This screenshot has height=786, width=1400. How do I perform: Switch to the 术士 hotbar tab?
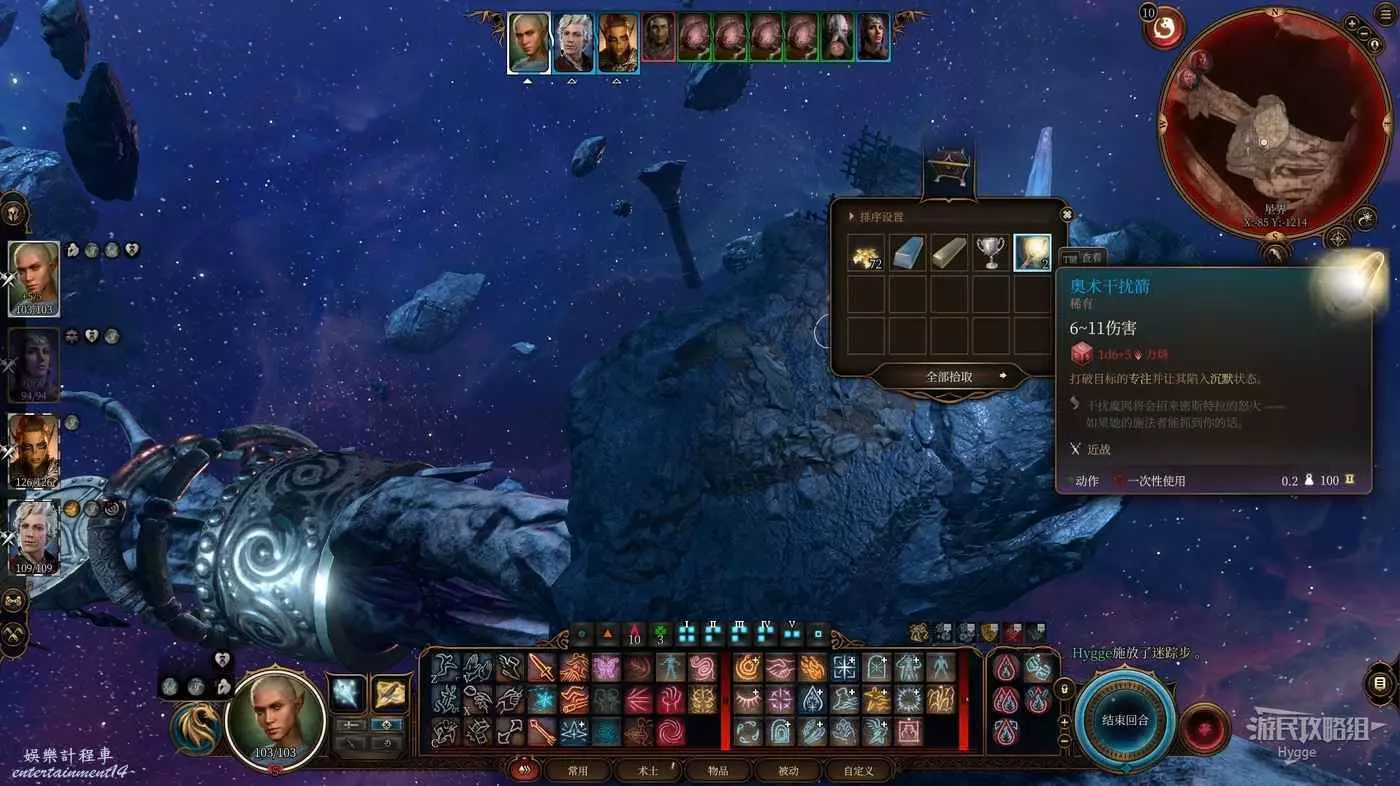click(648, 771)
